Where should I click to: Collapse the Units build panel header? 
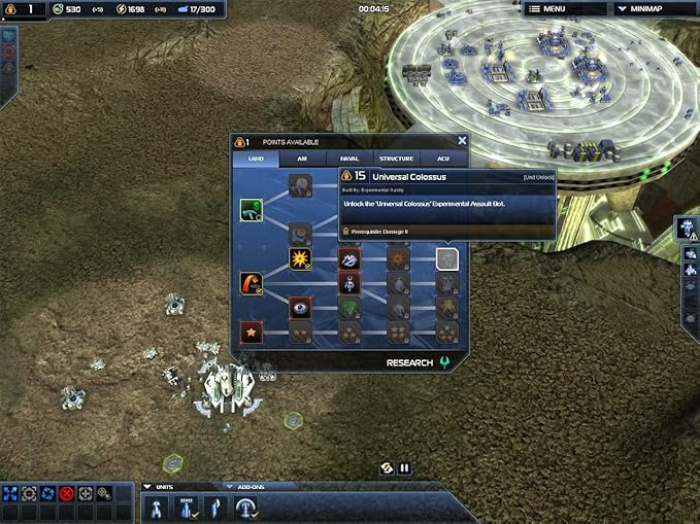point(149,487)
